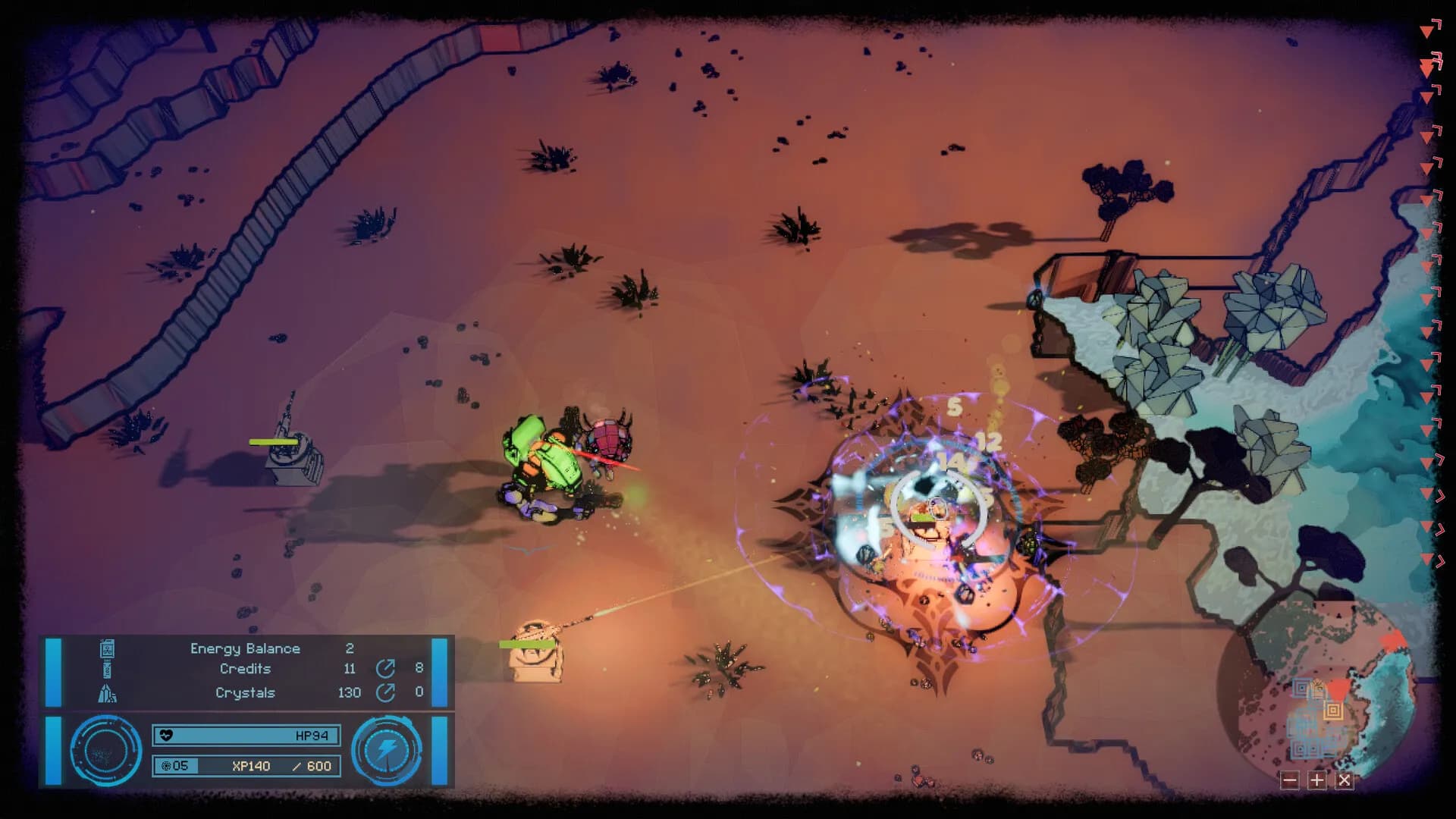Click the card icon beside Credits
The width and height of the screenshot is (1456, 819).
pyautogui.click(x=107, y=669)
